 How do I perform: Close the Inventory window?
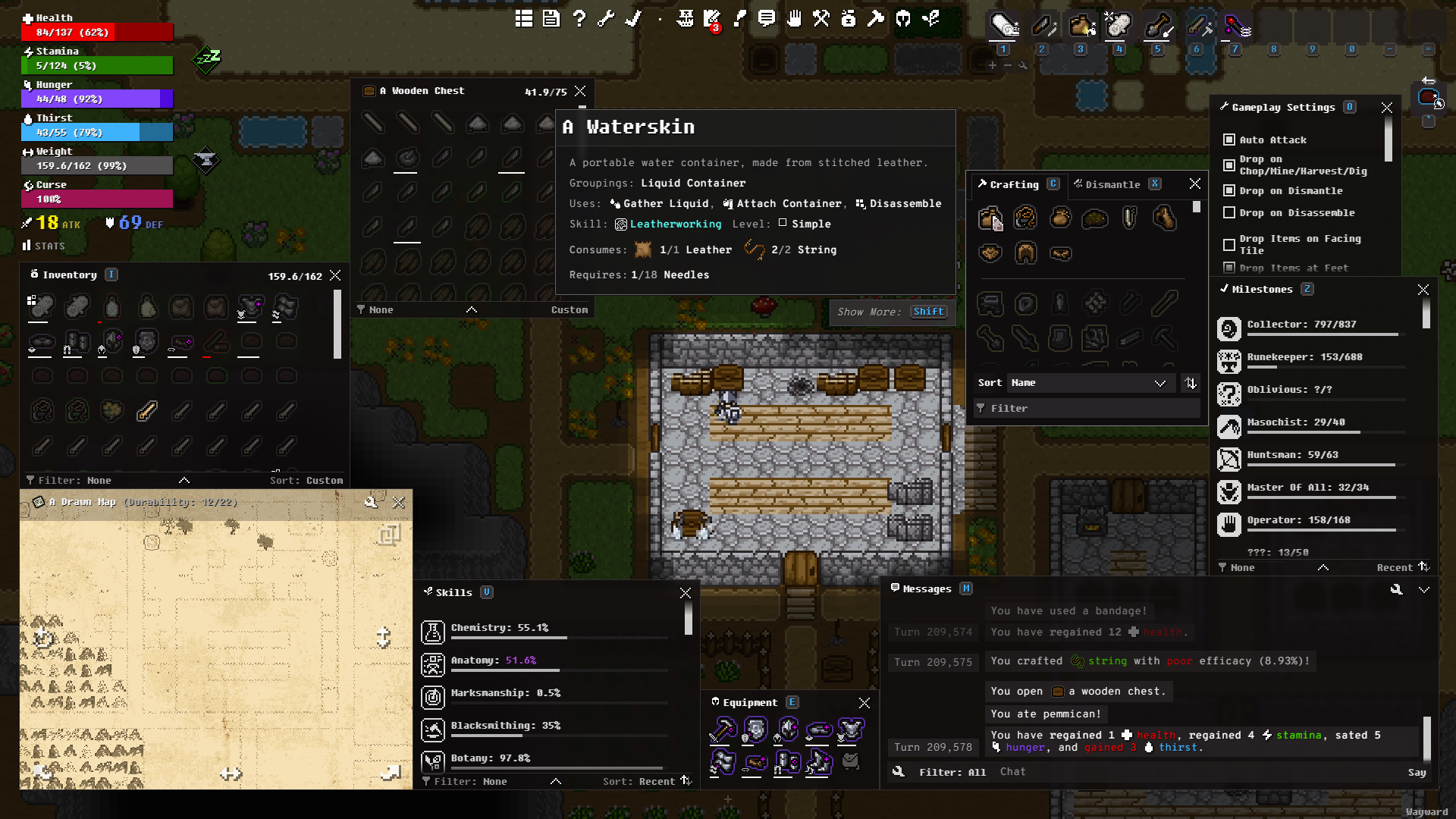[335, 275]
